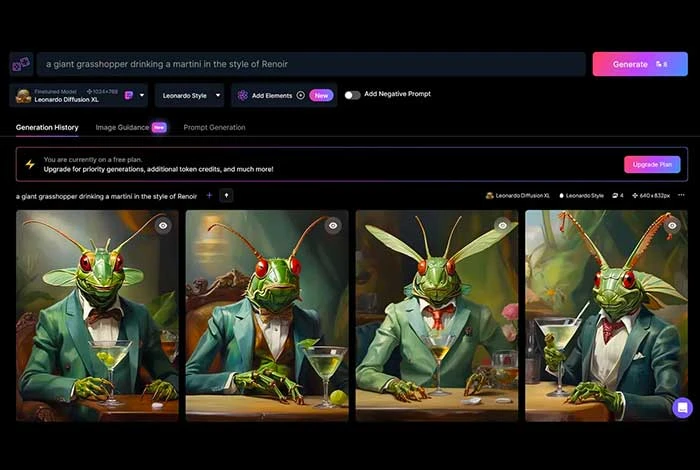Click Add Elements button
The width and height of the screenshot is (700, 470).
pyautogui.click(x=270, y=96)
